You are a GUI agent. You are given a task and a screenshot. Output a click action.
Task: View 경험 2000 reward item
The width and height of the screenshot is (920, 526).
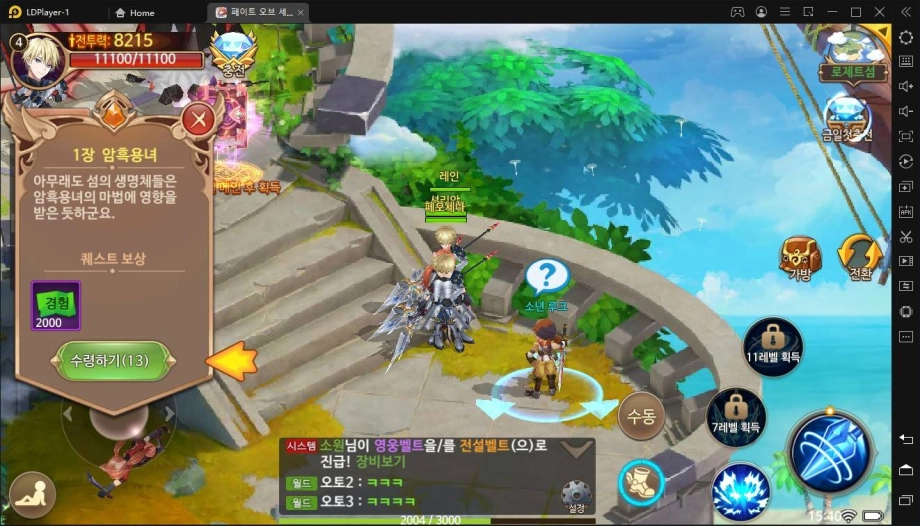(56, 306)
